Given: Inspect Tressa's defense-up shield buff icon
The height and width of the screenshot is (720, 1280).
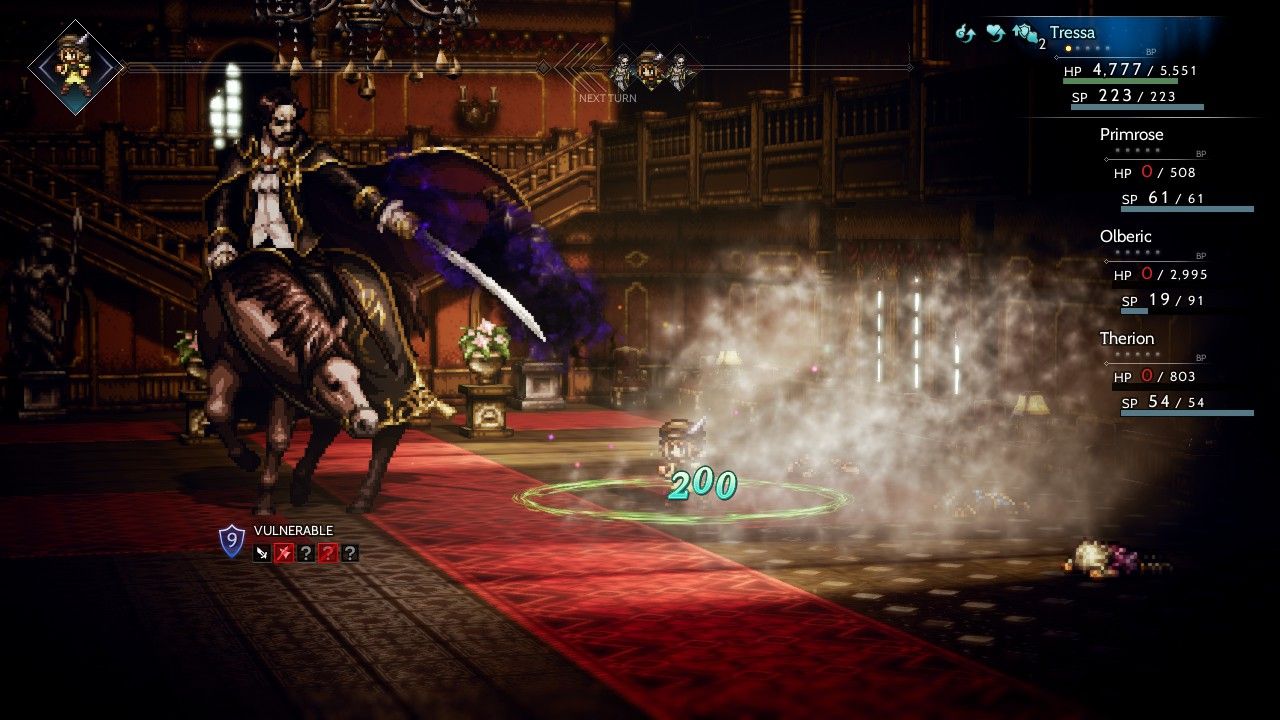Looking at the screenshot, I should 1025,34.
